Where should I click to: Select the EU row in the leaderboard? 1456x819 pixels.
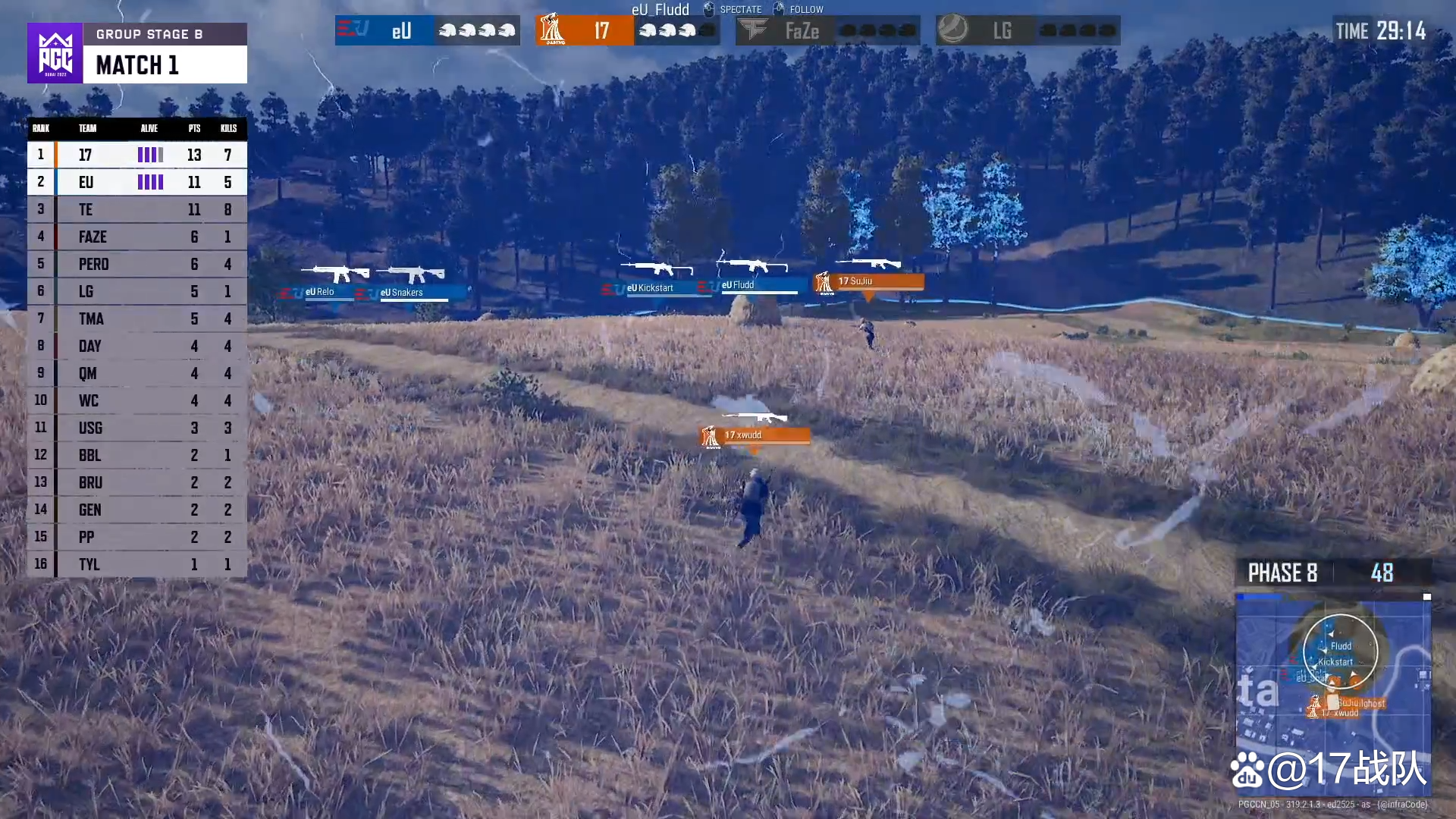pyautogui.click(x=137, y=182)
